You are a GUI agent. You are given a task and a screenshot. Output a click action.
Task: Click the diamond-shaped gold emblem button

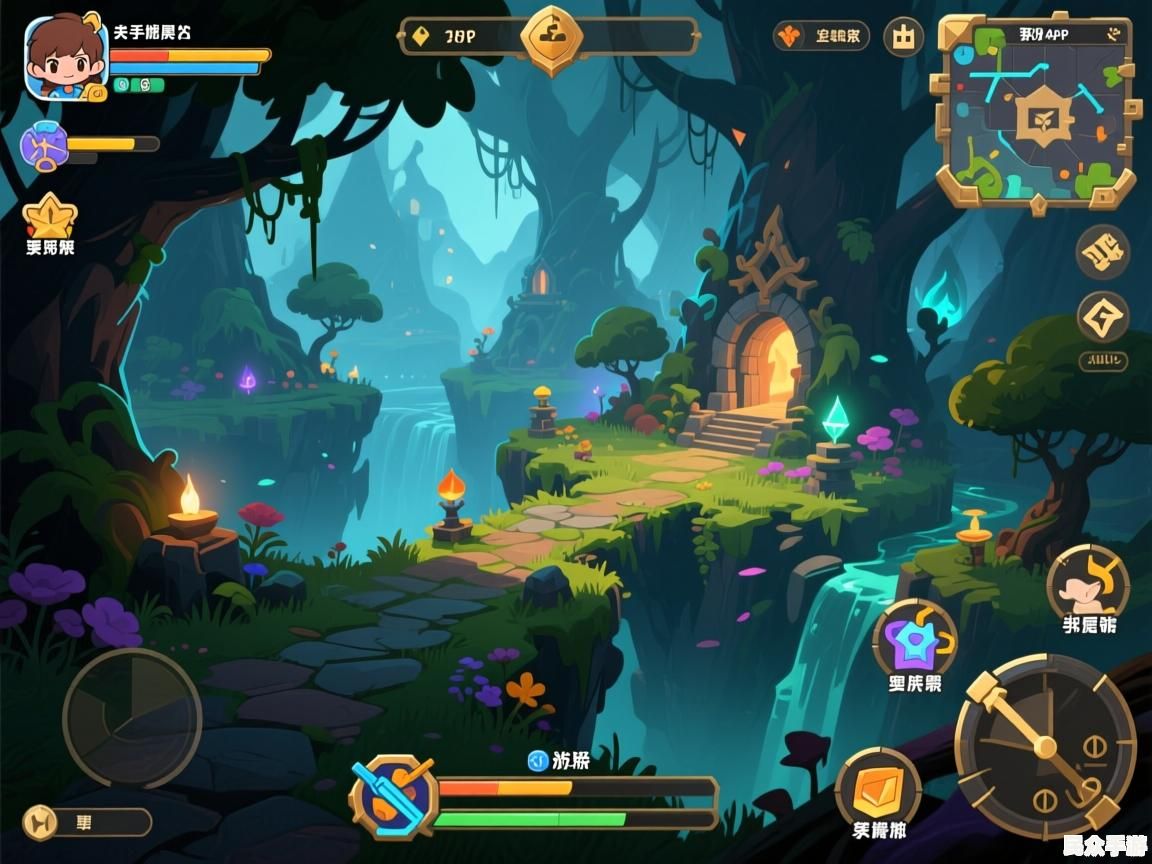pyautogui.click(x=1102, y=318)
